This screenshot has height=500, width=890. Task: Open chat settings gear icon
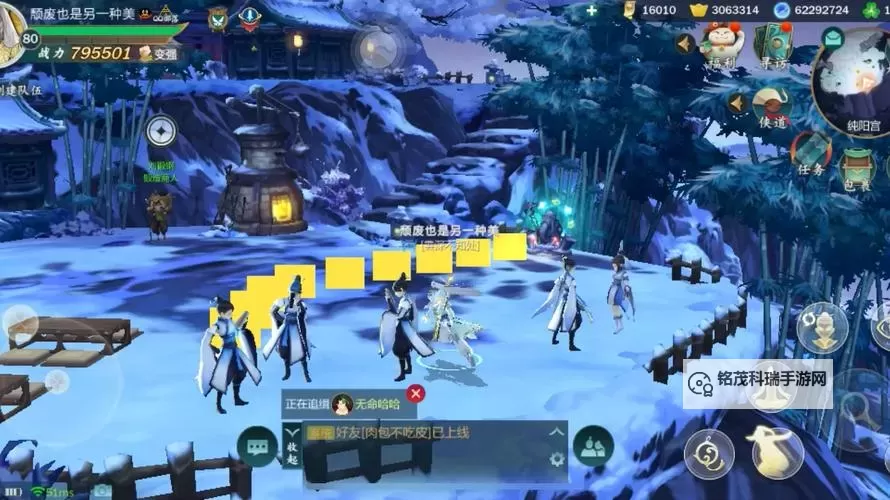coord(557,460)
